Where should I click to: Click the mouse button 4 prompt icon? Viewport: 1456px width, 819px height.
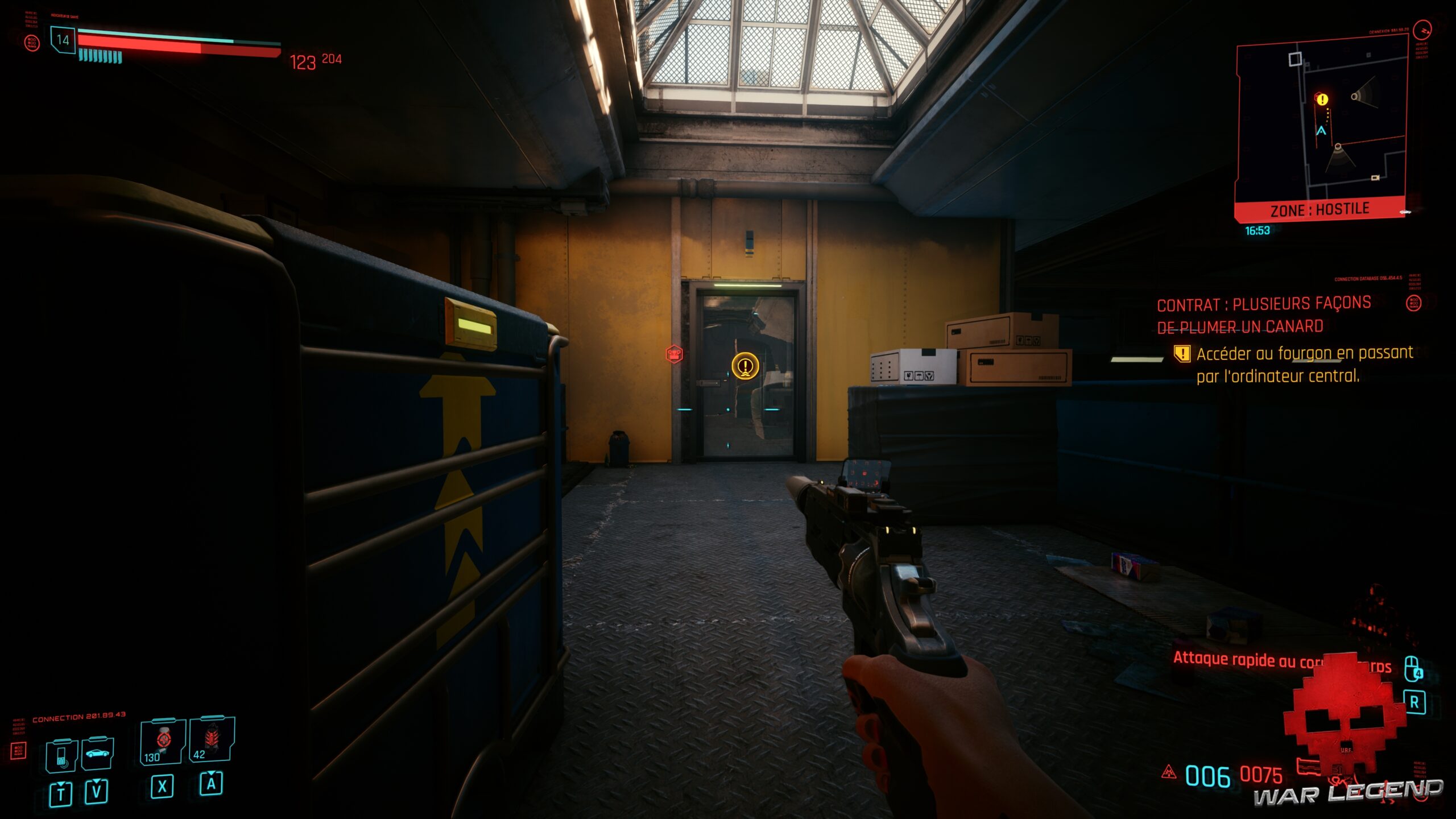[1412, 668]
